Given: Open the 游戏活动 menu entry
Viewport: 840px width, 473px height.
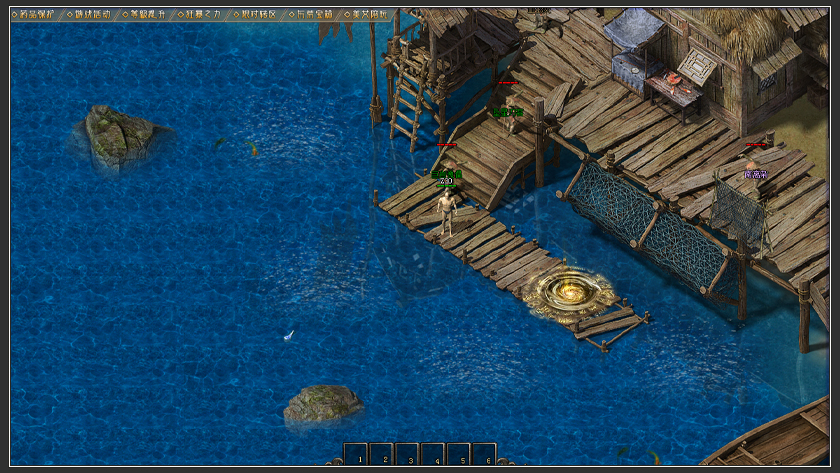Looking at the screenshot, I should (x=92, y=15).
